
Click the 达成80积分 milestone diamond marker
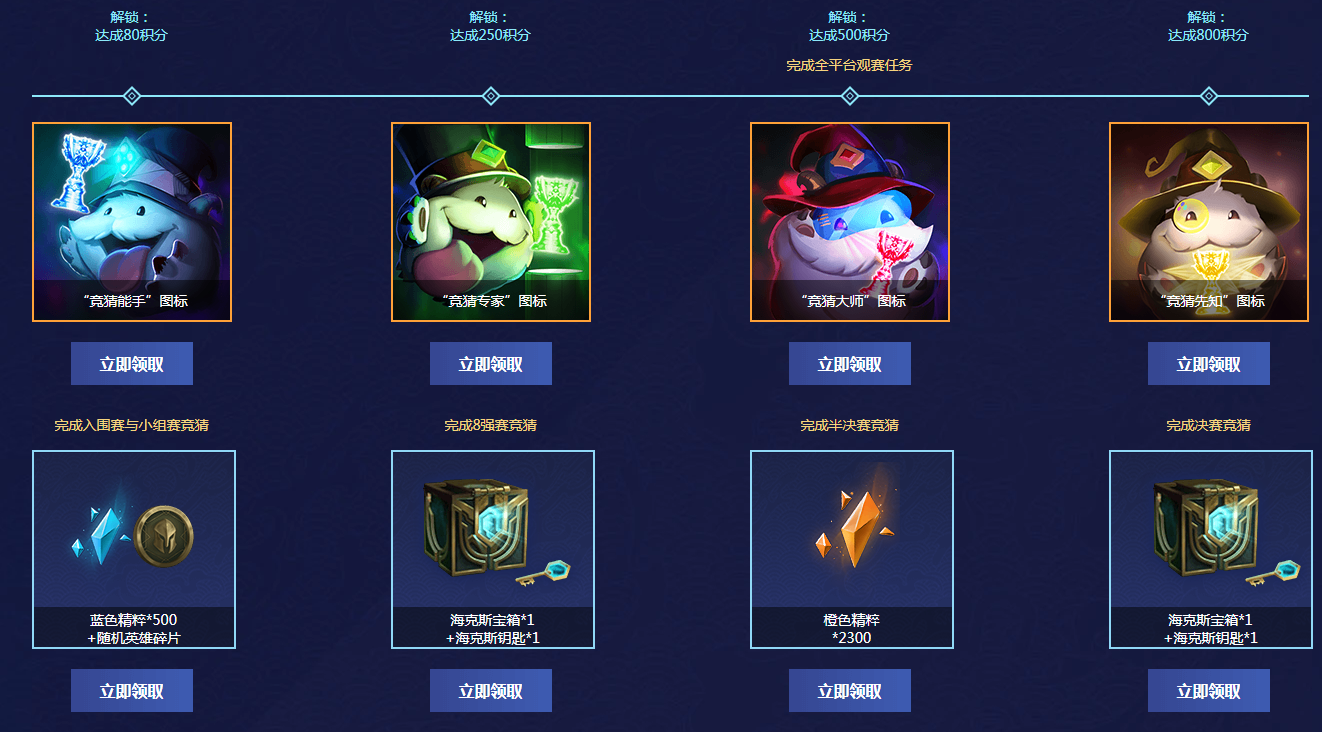point(131,96)
